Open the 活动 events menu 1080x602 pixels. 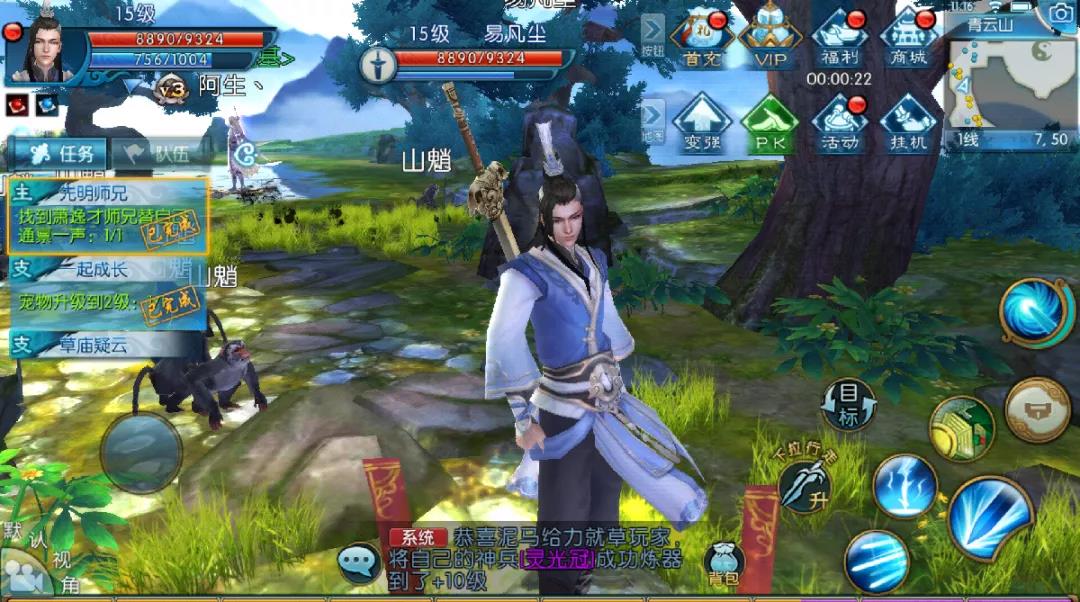tap(840, 123)
